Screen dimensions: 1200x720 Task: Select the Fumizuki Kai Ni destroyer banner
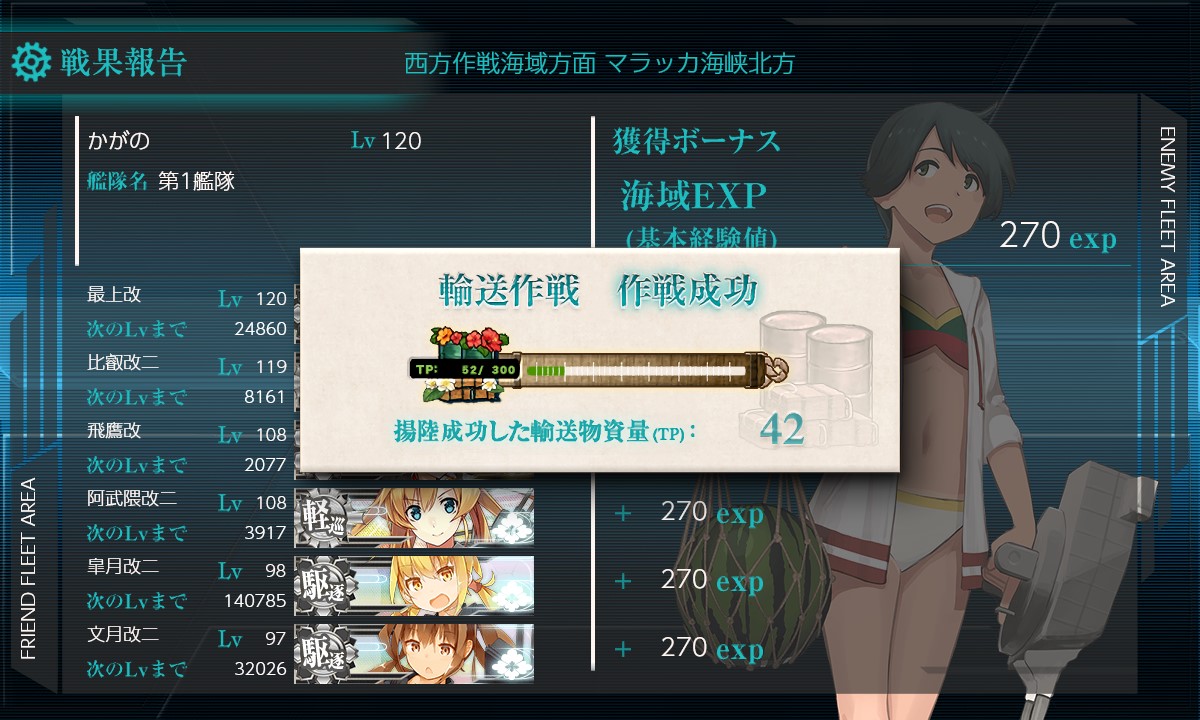tap(414, 653)
